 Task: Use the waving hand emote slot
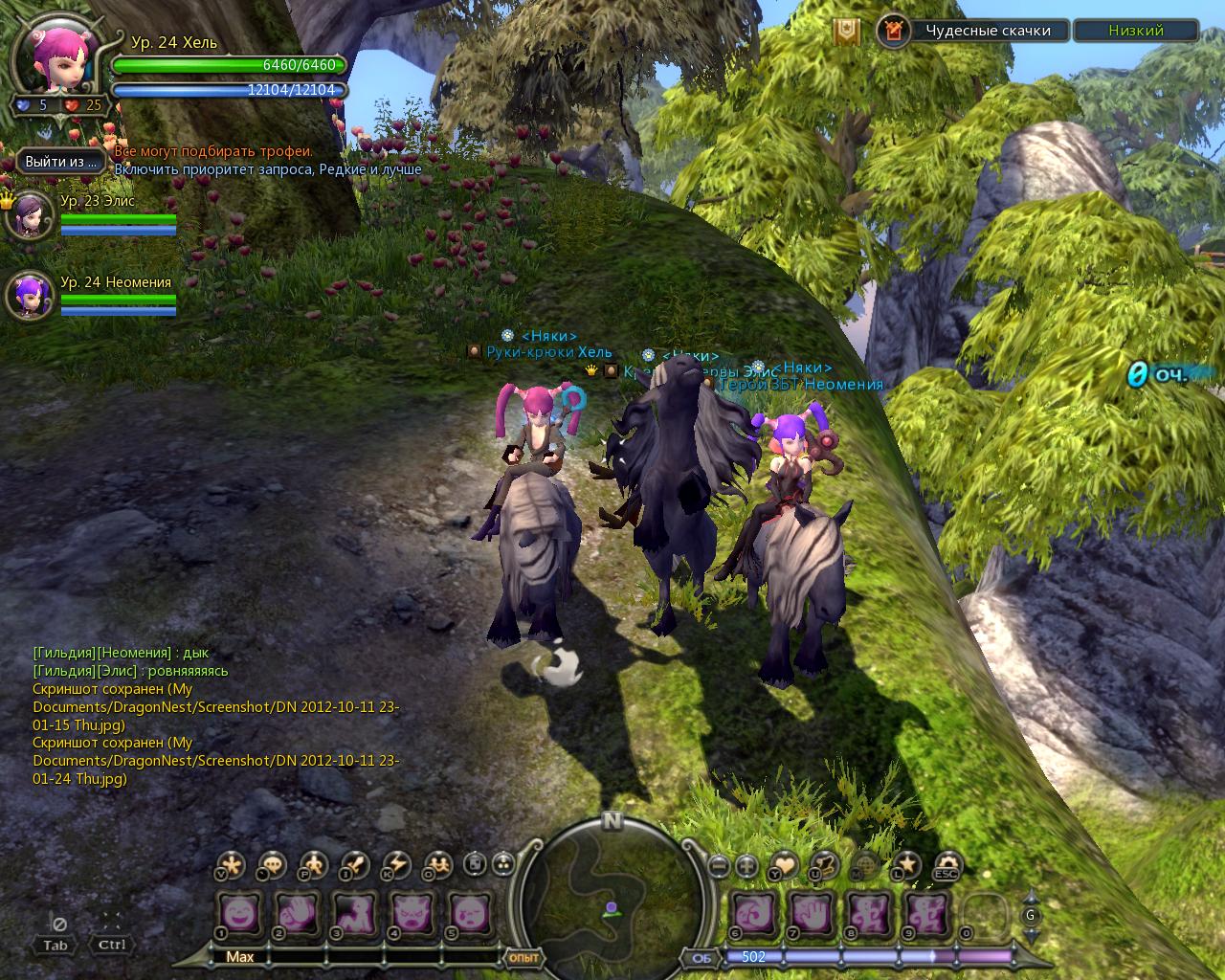pyautogui.click(x=298, y=914)
